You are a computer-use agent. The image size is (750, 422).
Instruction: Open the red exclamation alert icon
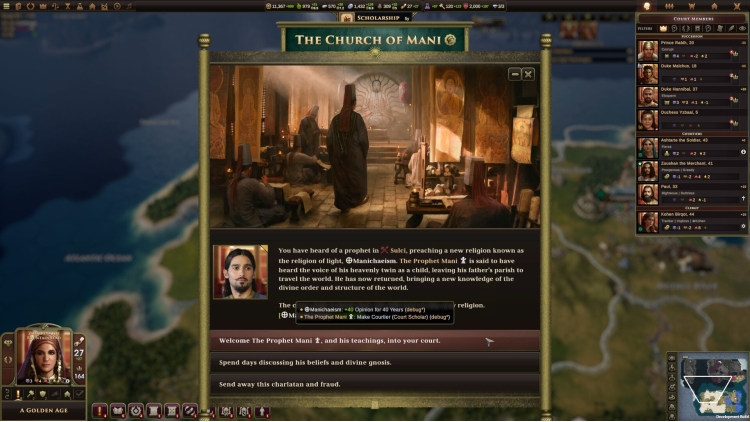pos(100,410)
